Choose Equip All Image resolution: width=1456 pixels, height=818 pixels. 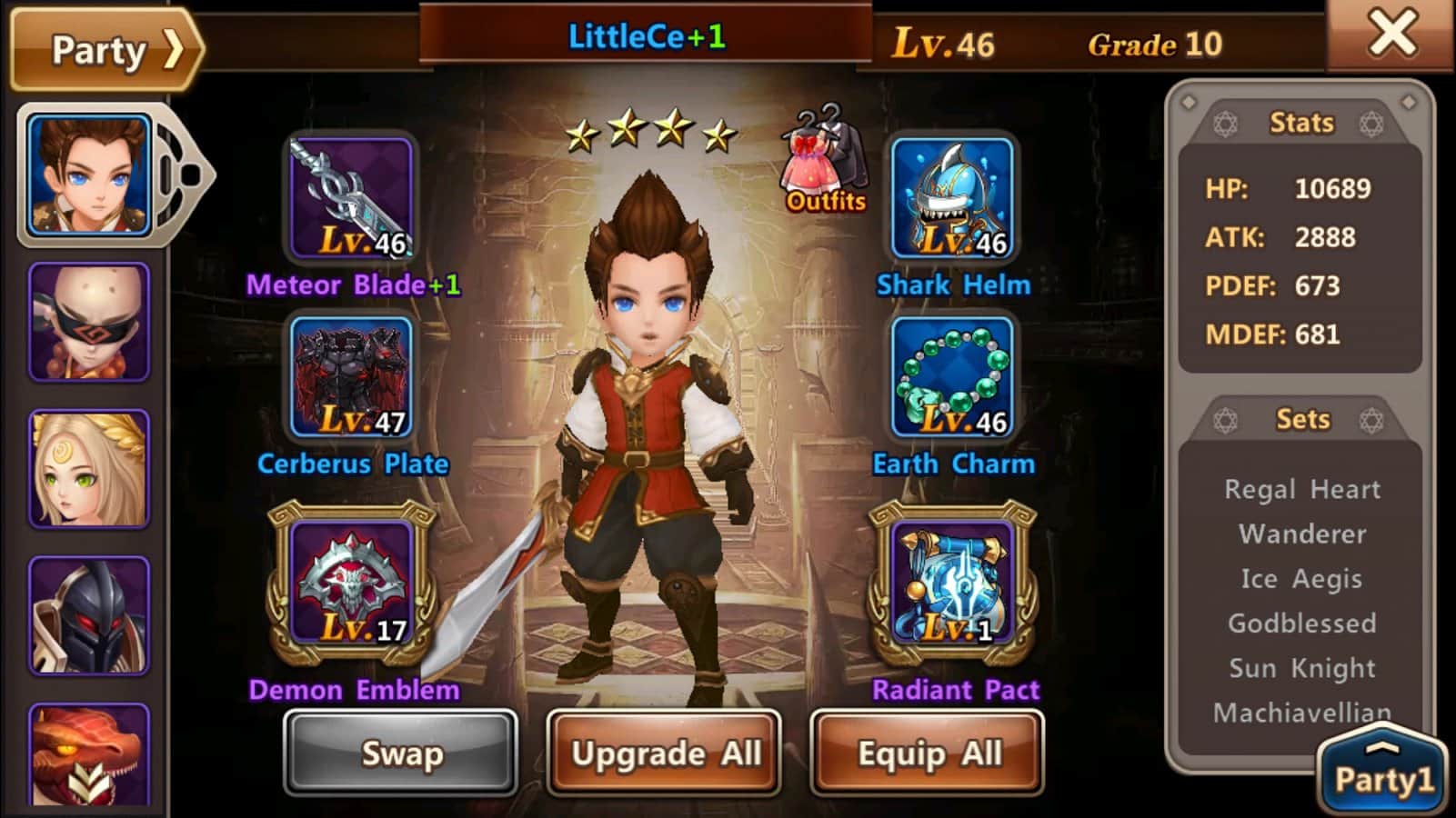click(928, 753)
